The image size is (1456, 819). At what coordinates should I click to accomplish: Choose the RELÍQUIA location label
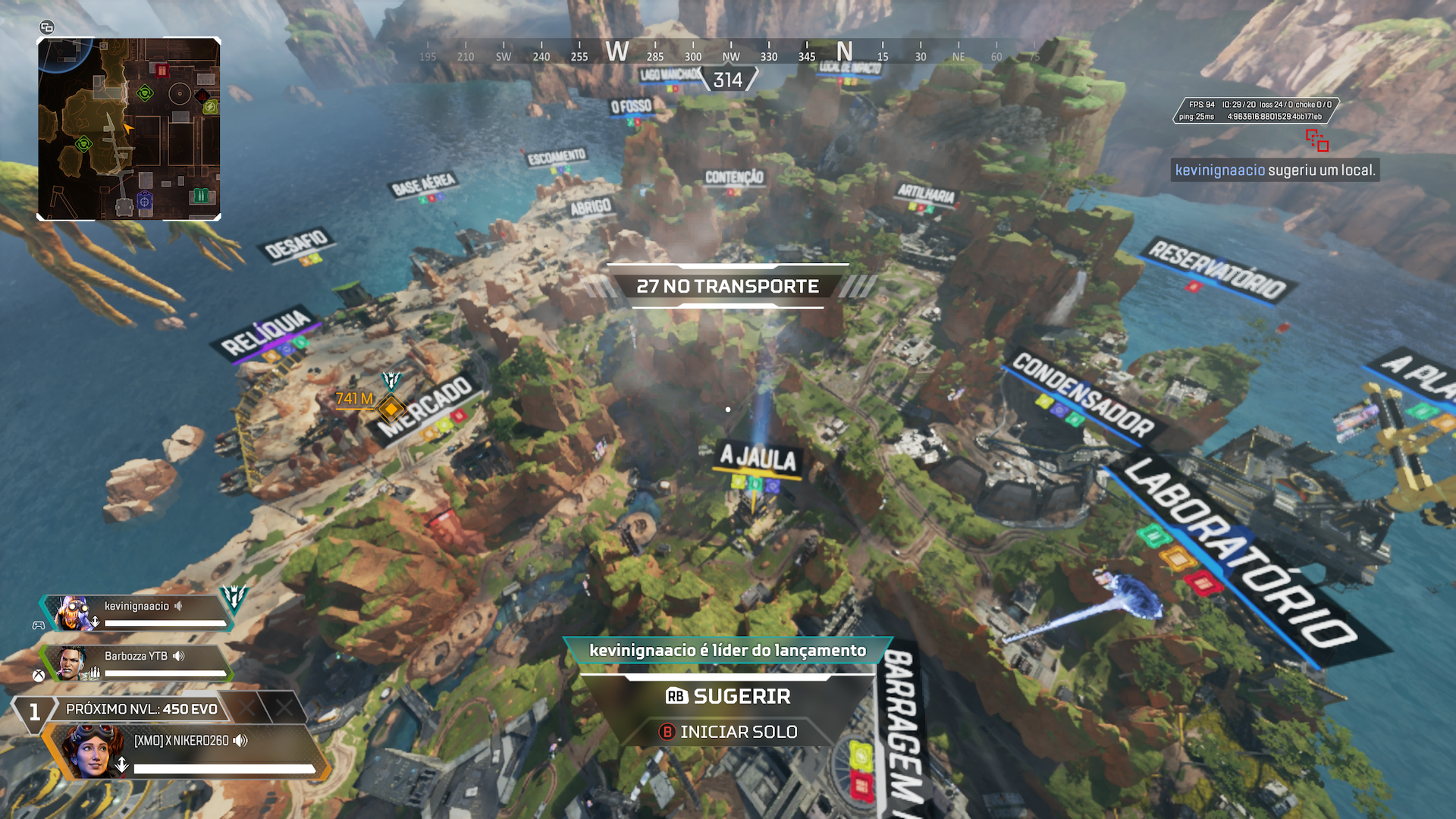pyautogui.click(x=266, y=331)
